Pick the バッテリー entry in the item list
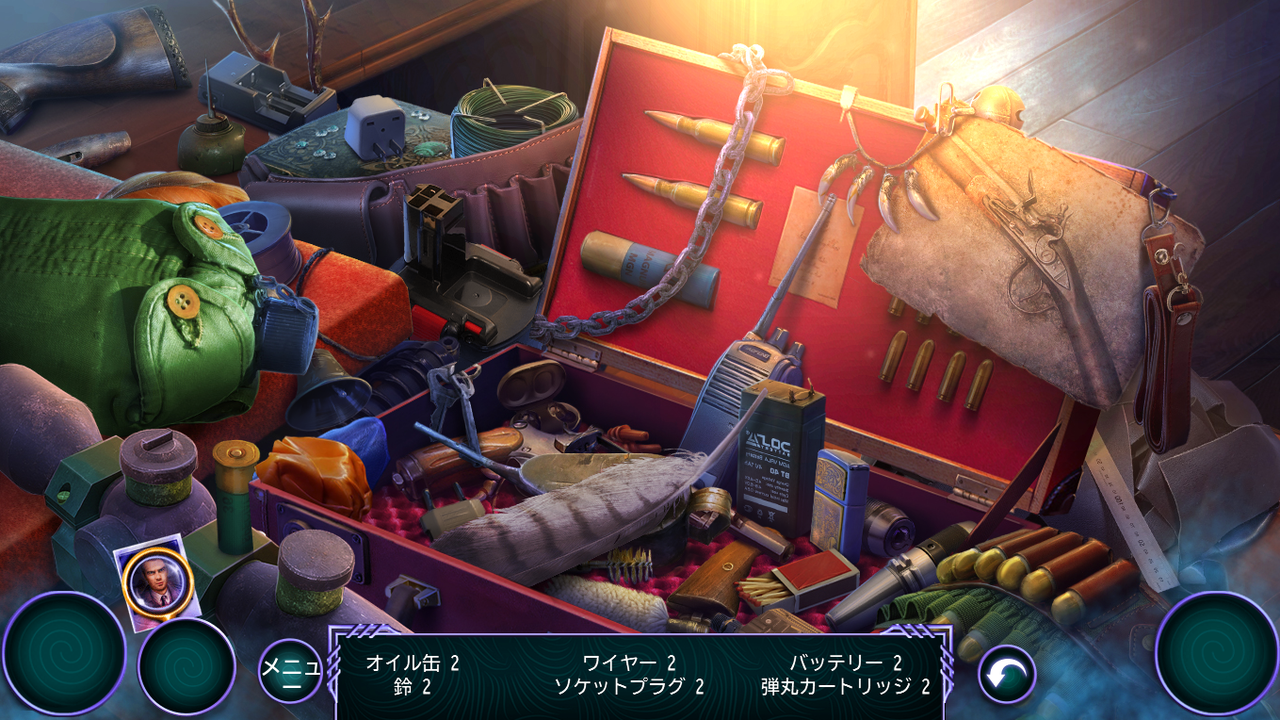This screenshot has height=720, width=1280. pos(845,662)
